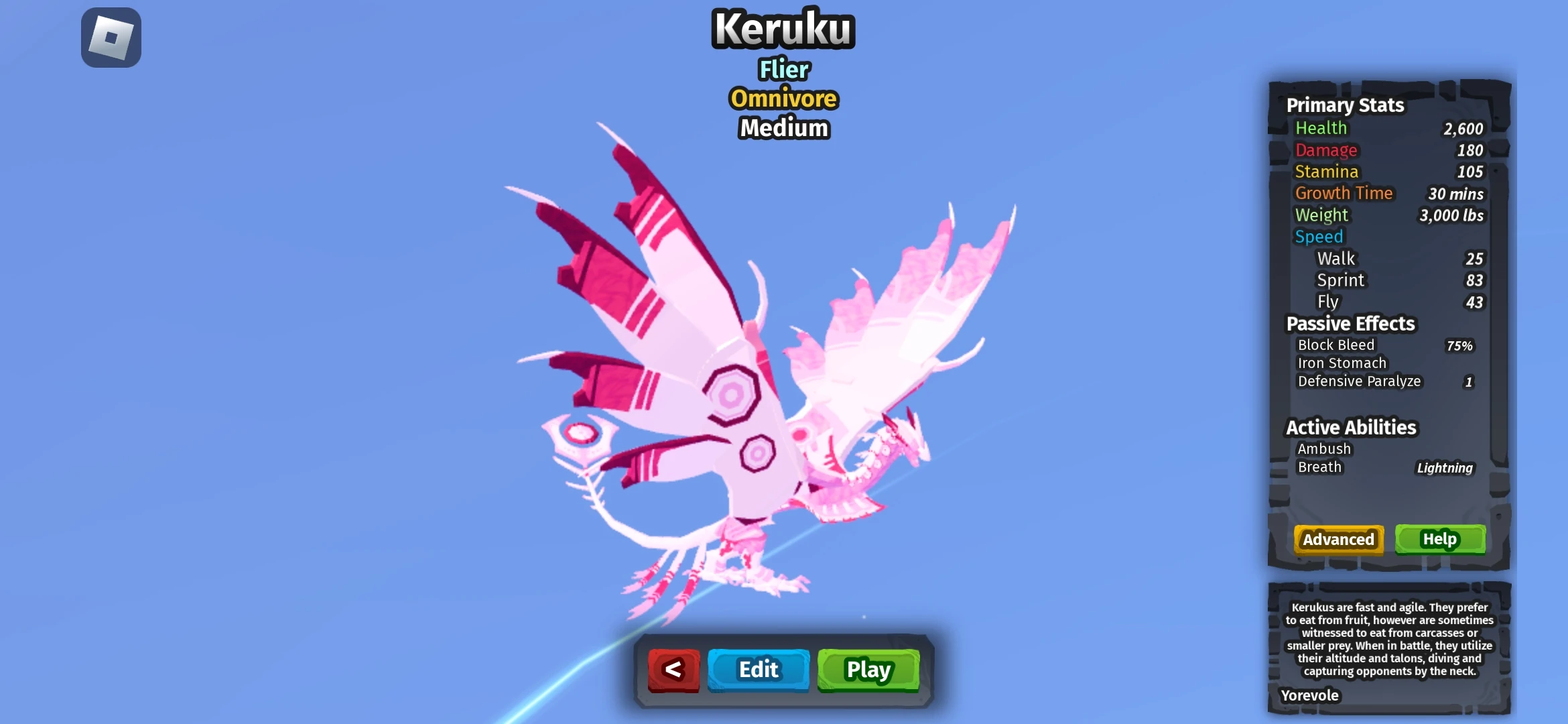Click the Roblox logo icon
Image resolution: width=1568 pixels, height=724 pixels.
pos(111,37)
